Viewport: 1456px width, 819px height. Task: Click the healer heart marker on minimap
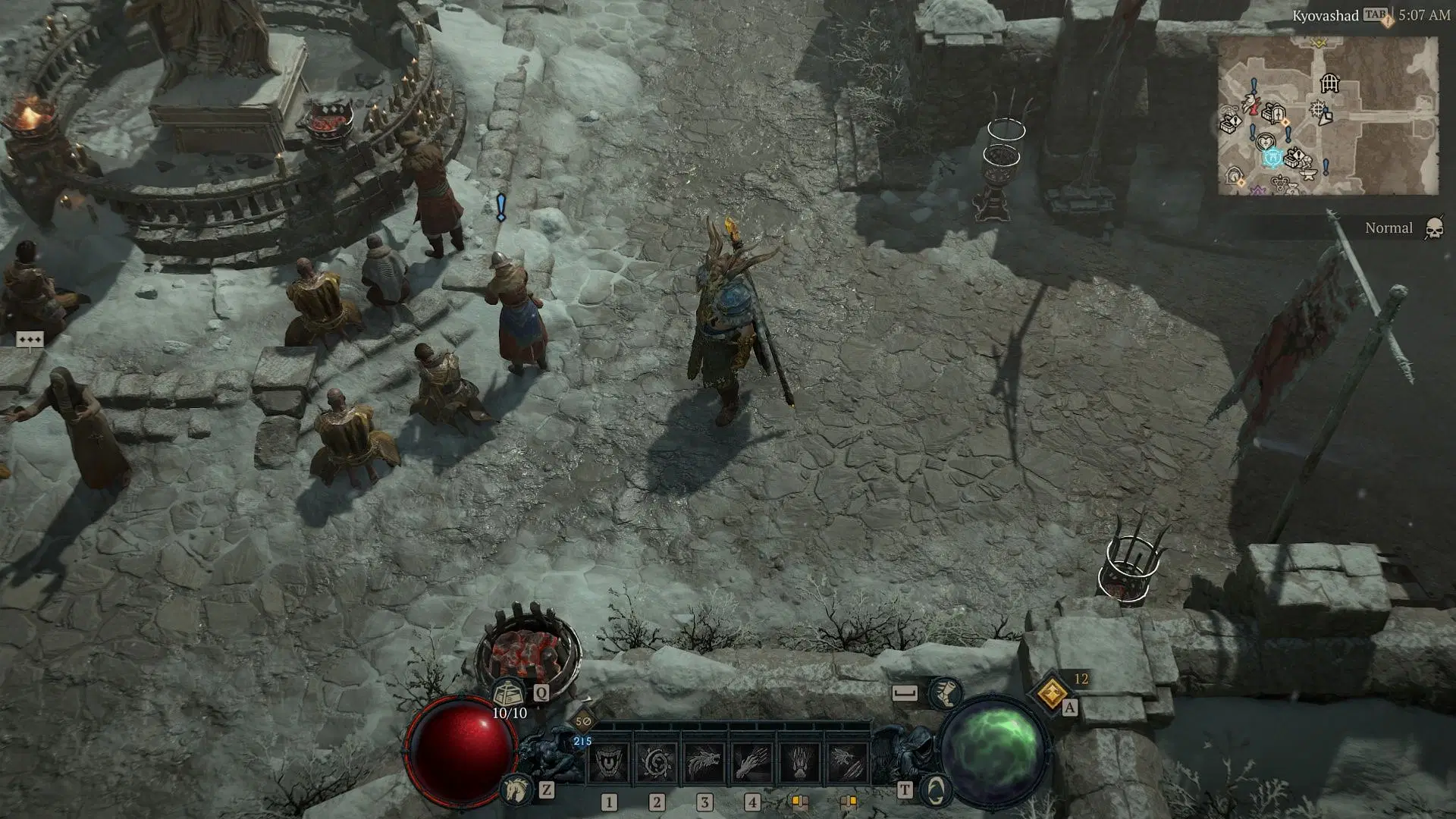coord(1264,141)
